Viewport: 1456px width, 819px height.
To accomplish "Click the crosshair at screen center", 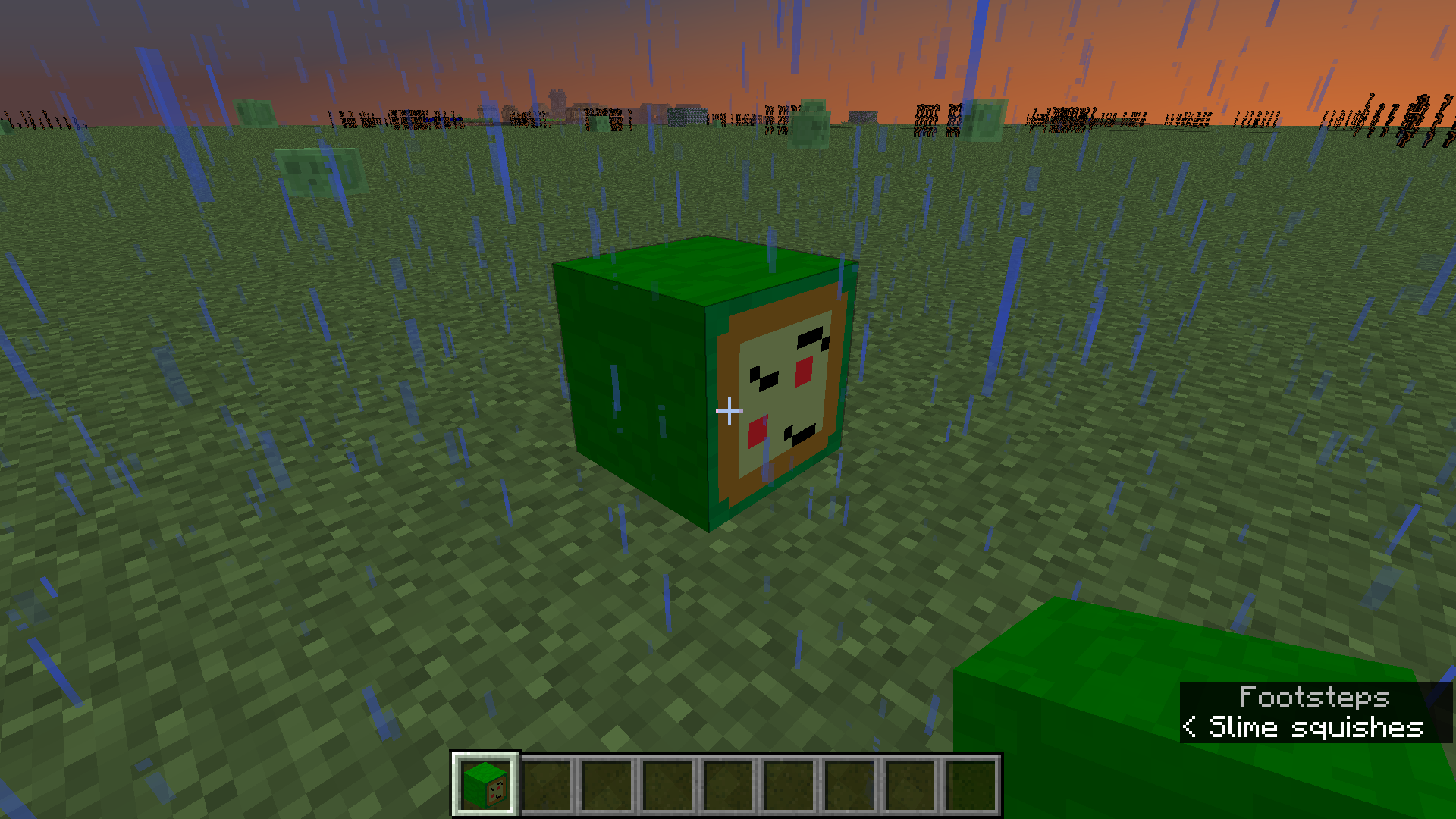I will tap(730, 410).
